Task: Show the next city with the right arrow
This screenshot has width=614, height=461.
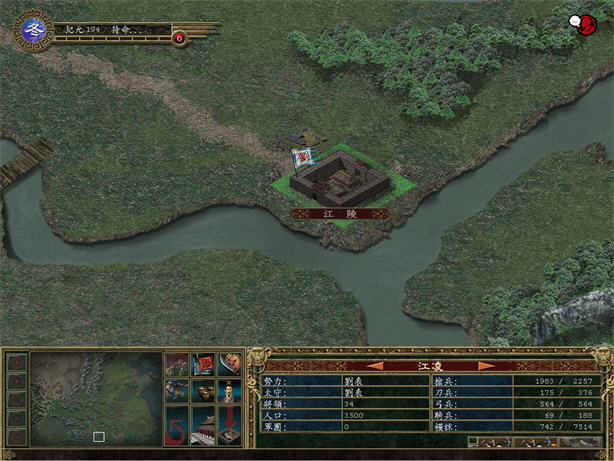Action: 487,366
